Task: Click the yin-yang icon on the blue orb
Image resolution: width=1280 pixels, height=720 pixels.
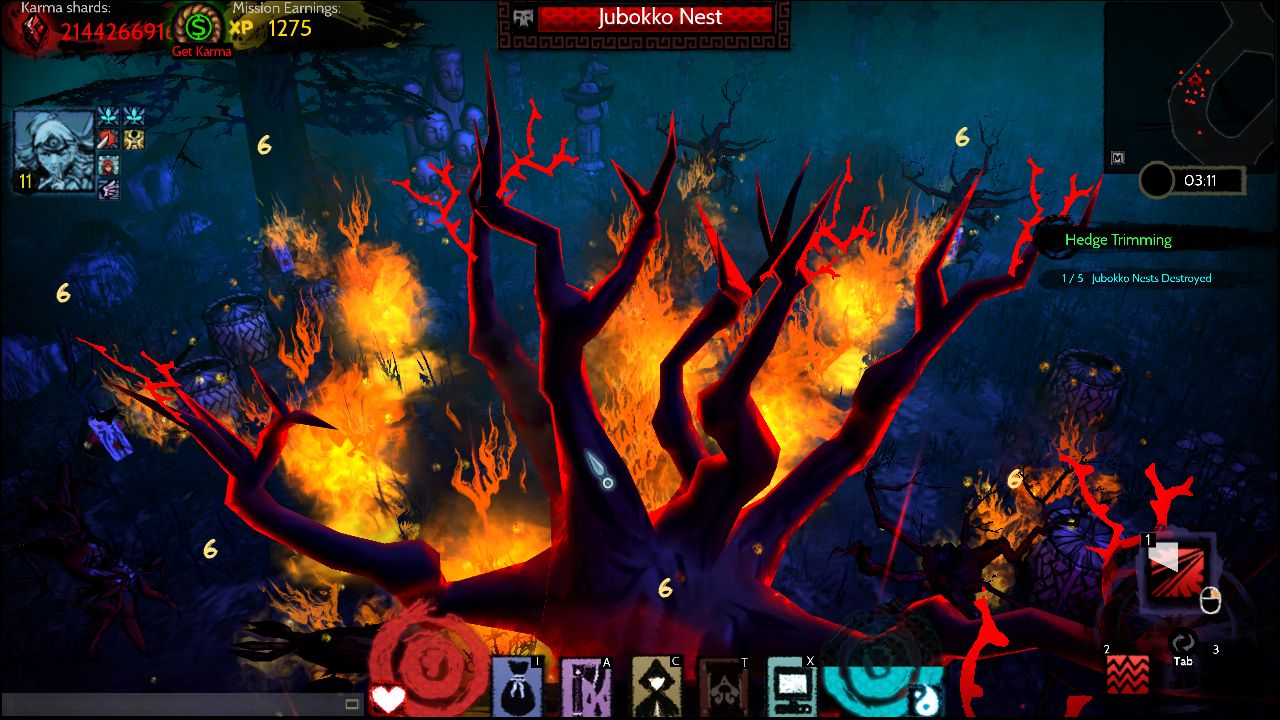Action: [x=925, y=700]
